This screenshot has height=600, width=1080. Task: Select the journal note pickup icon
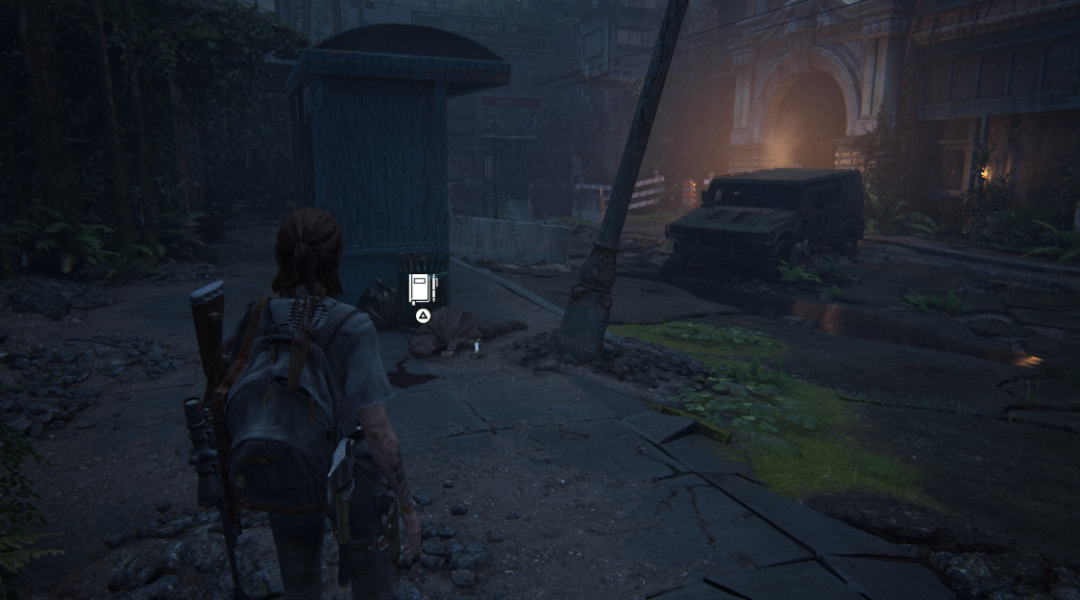tap(423, 289)
